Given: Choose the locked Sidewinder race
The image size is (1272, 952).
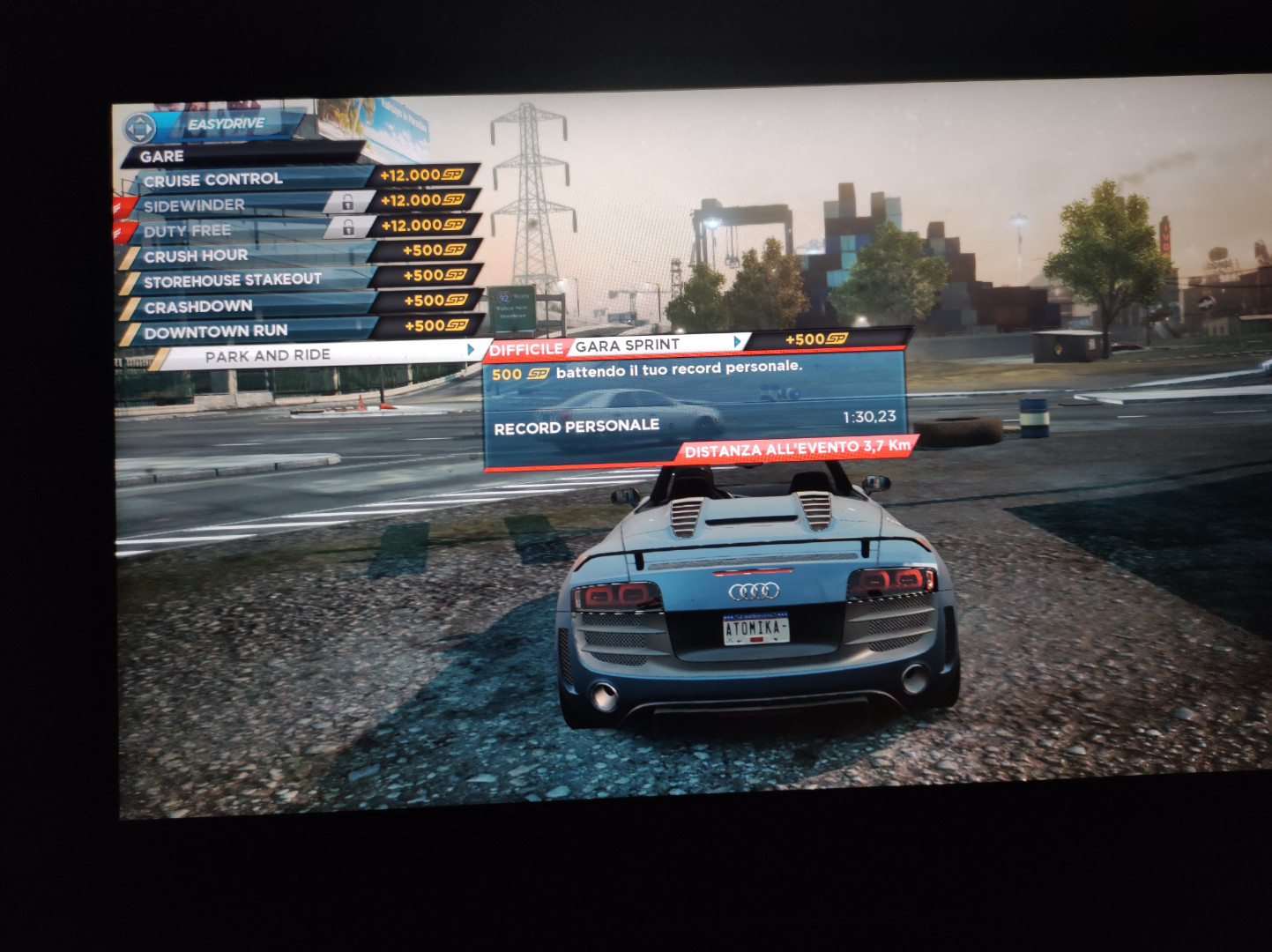Looking at the screenshot, I should point(195,205).
